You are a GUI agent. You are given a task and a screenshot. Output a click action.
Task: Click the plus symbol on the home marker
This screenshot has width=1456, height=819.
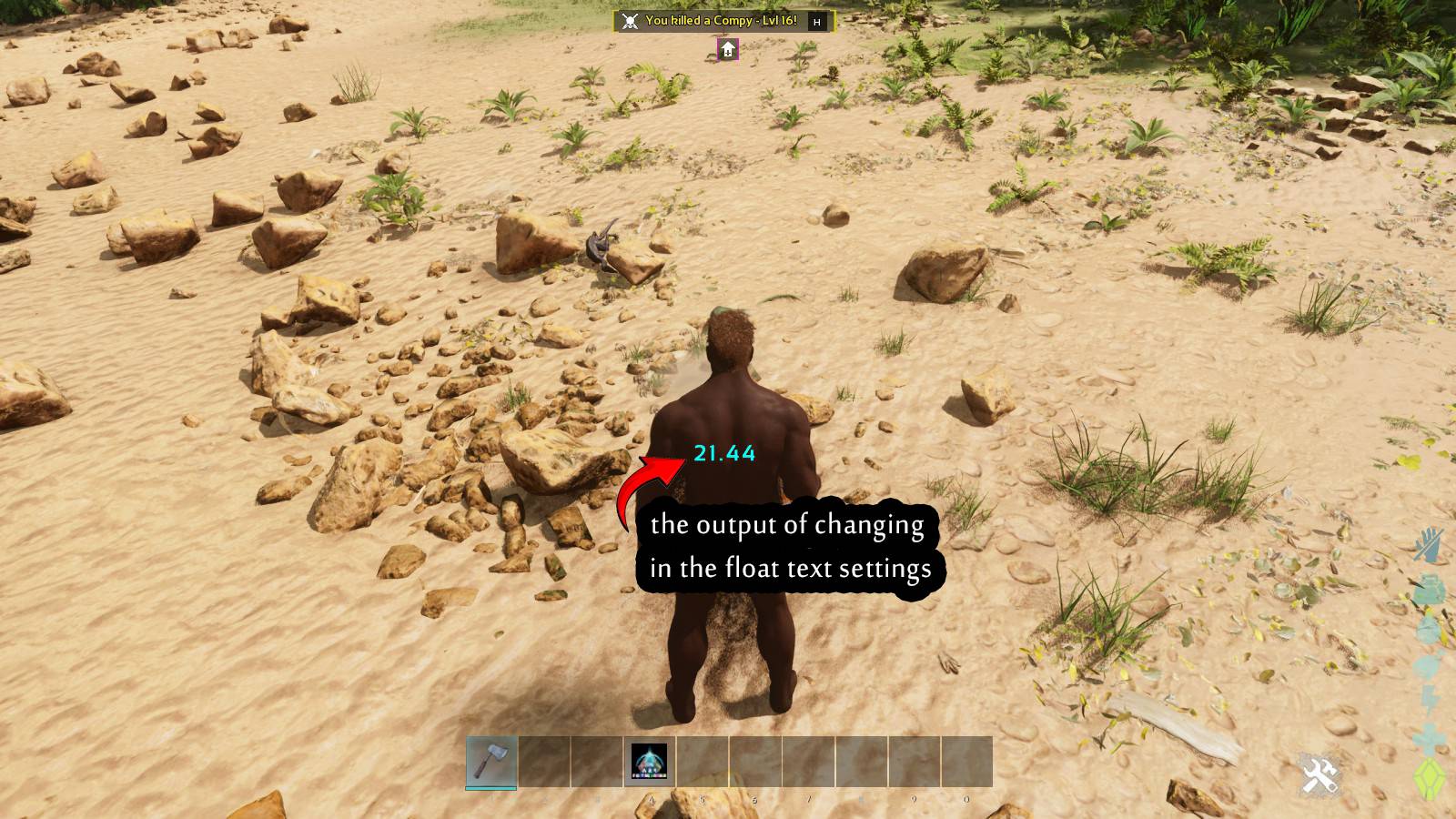tap(728, 55)
